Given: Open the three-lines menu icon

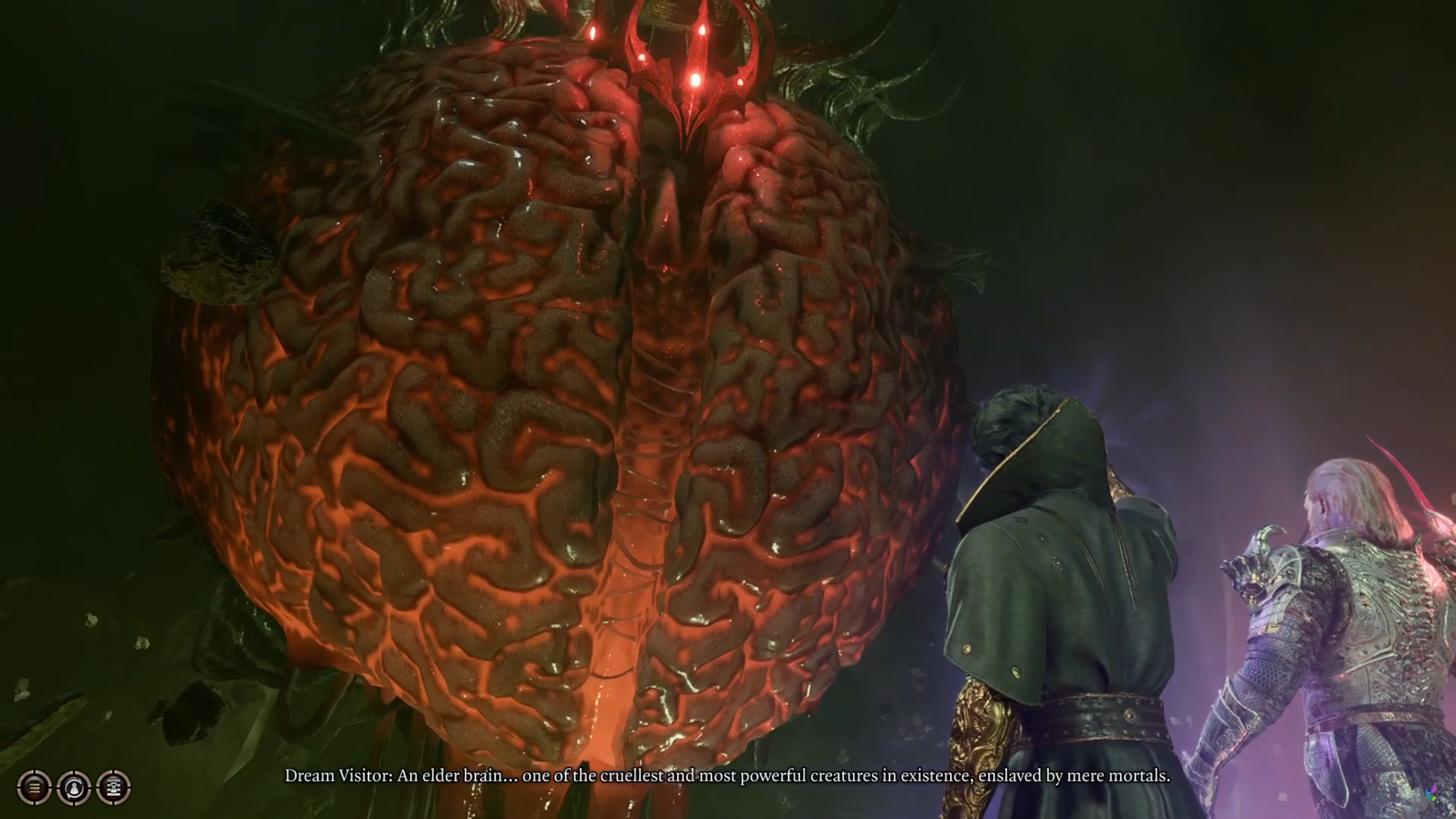Looking at the screenshot, I should 34,787.
